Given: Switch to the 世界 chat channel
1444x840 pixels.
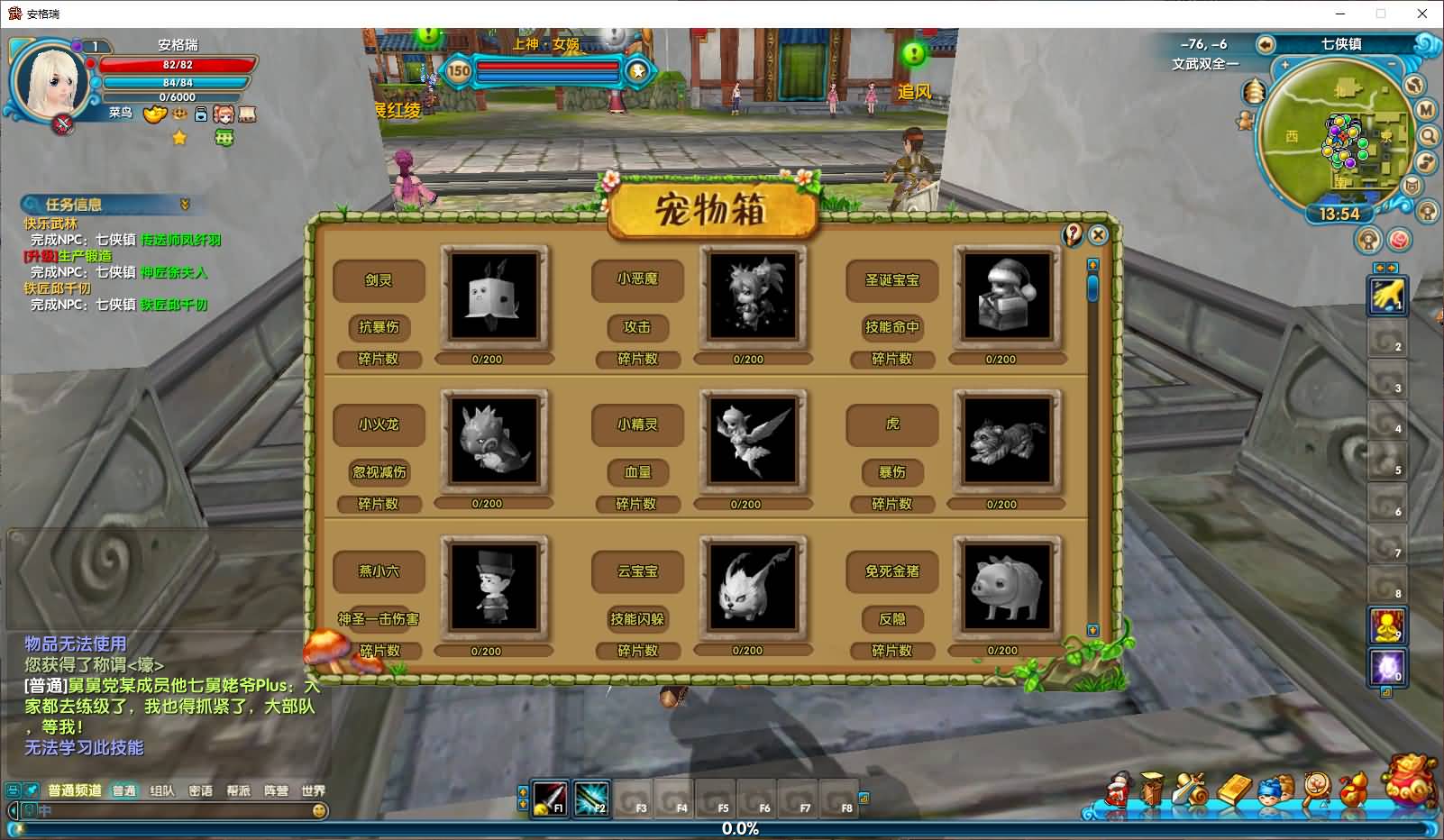Looking at the screenshot, I should [313, 790].
